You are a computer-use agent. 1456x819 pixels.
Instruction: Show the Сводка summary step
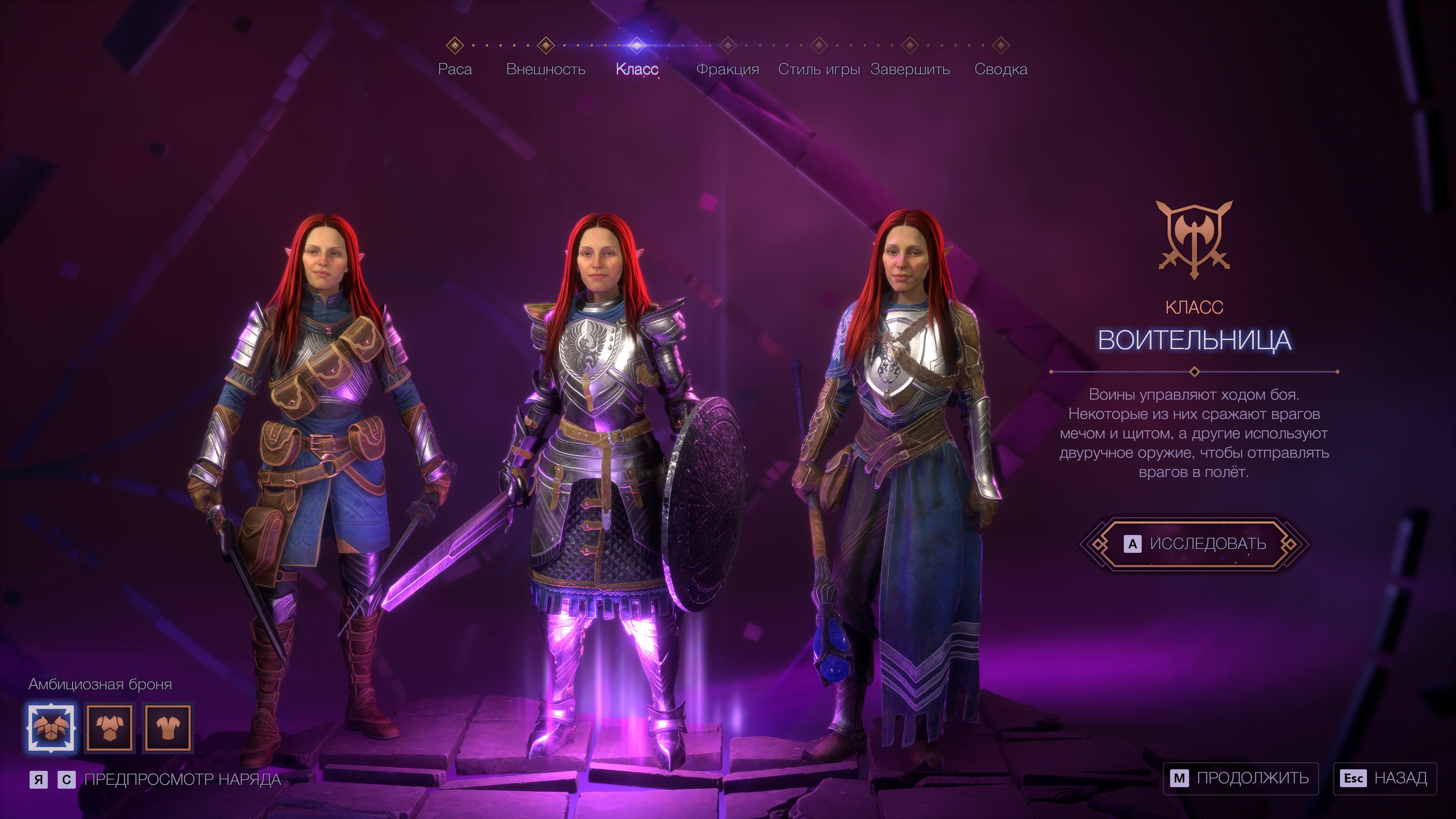click(1001, 69)
